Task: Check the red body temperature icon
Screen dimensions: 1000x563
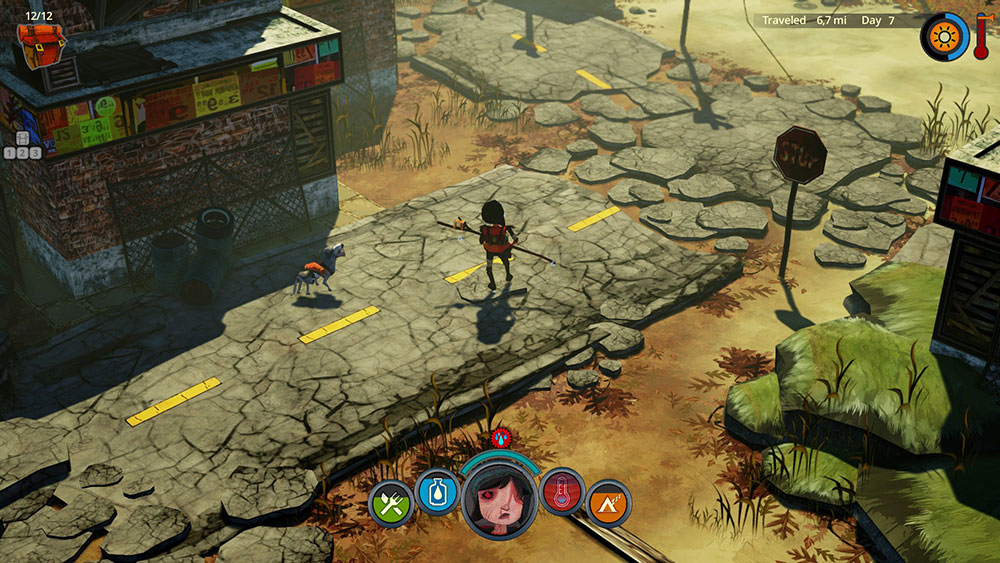Action: coord(563,492)
